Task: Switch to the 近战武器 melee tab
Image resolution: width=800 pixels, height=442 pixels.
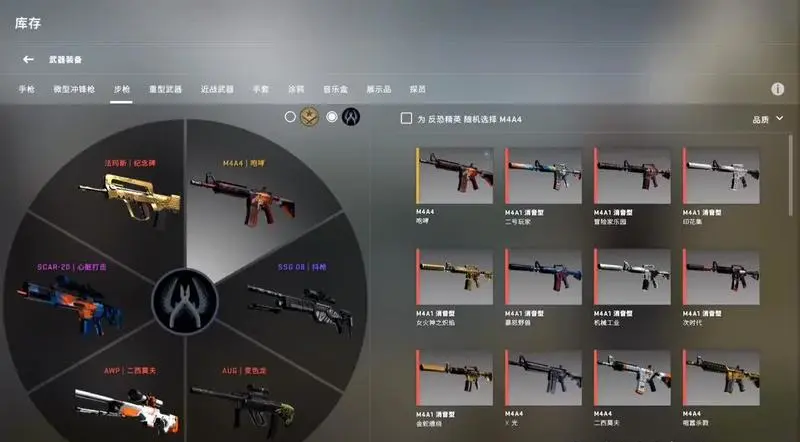Action: click(x=217, y=89)
